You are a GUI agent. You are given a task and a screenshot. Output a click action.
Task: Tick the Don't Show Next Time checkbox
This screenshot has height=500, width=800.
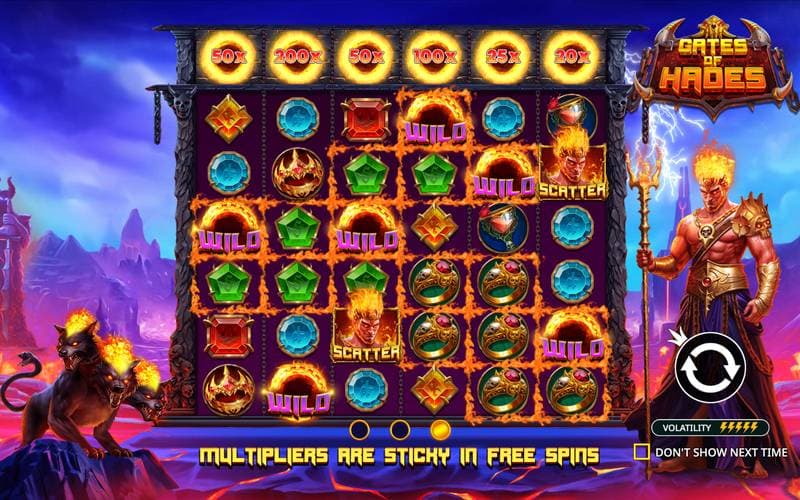coord(641,452)
